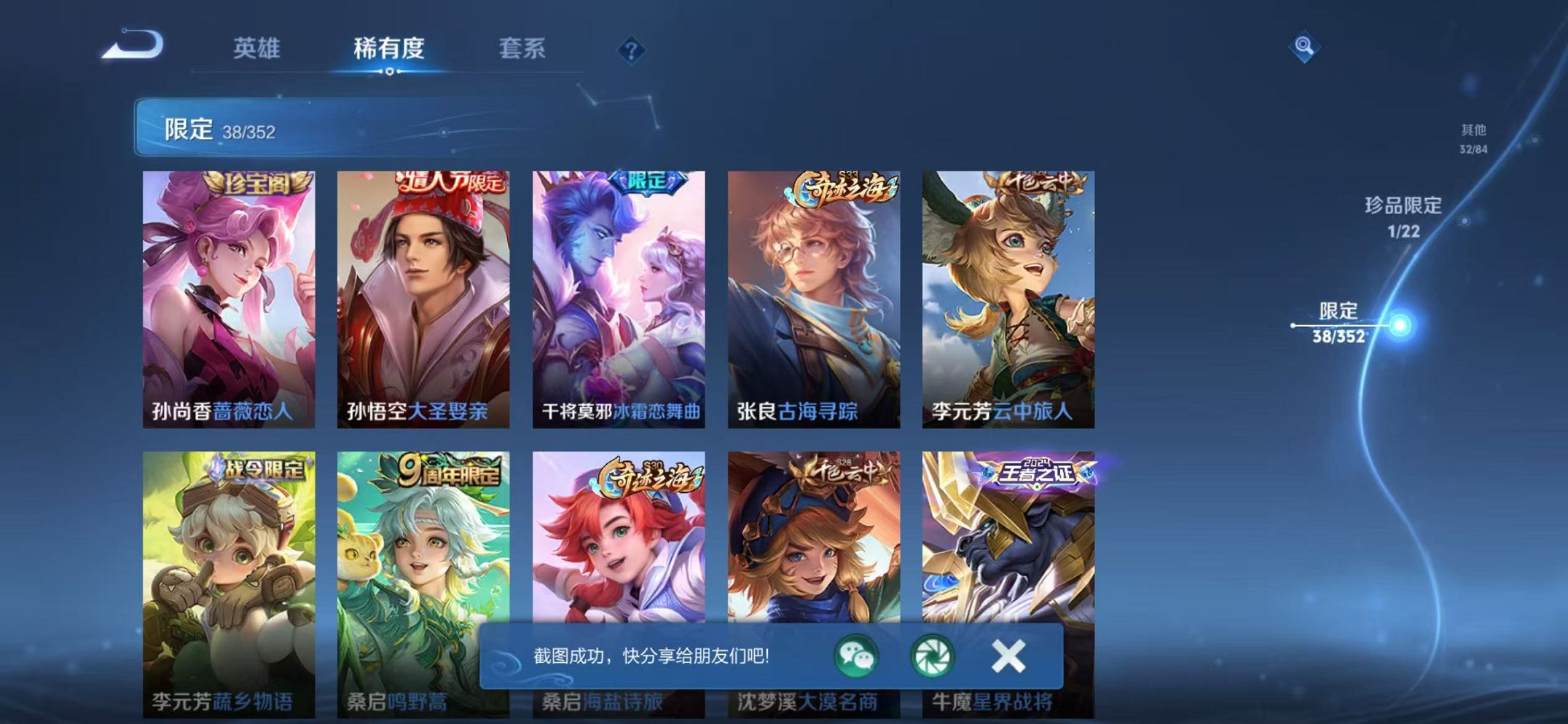Open the help question mark icon
This screenshot has height=724, width=1568.
click(x=632, y=50)
